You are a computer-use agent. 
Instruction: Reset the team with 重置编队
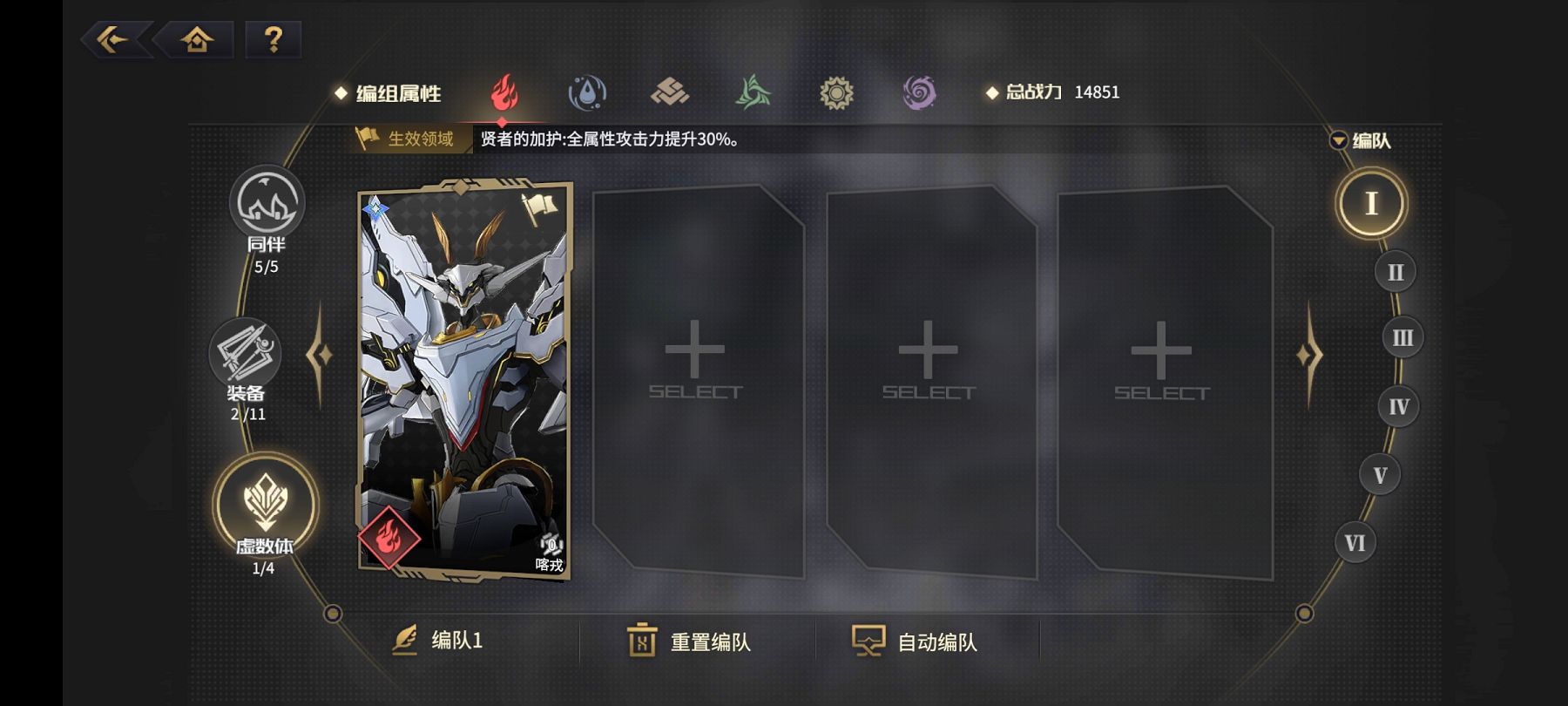pos(689,642)
